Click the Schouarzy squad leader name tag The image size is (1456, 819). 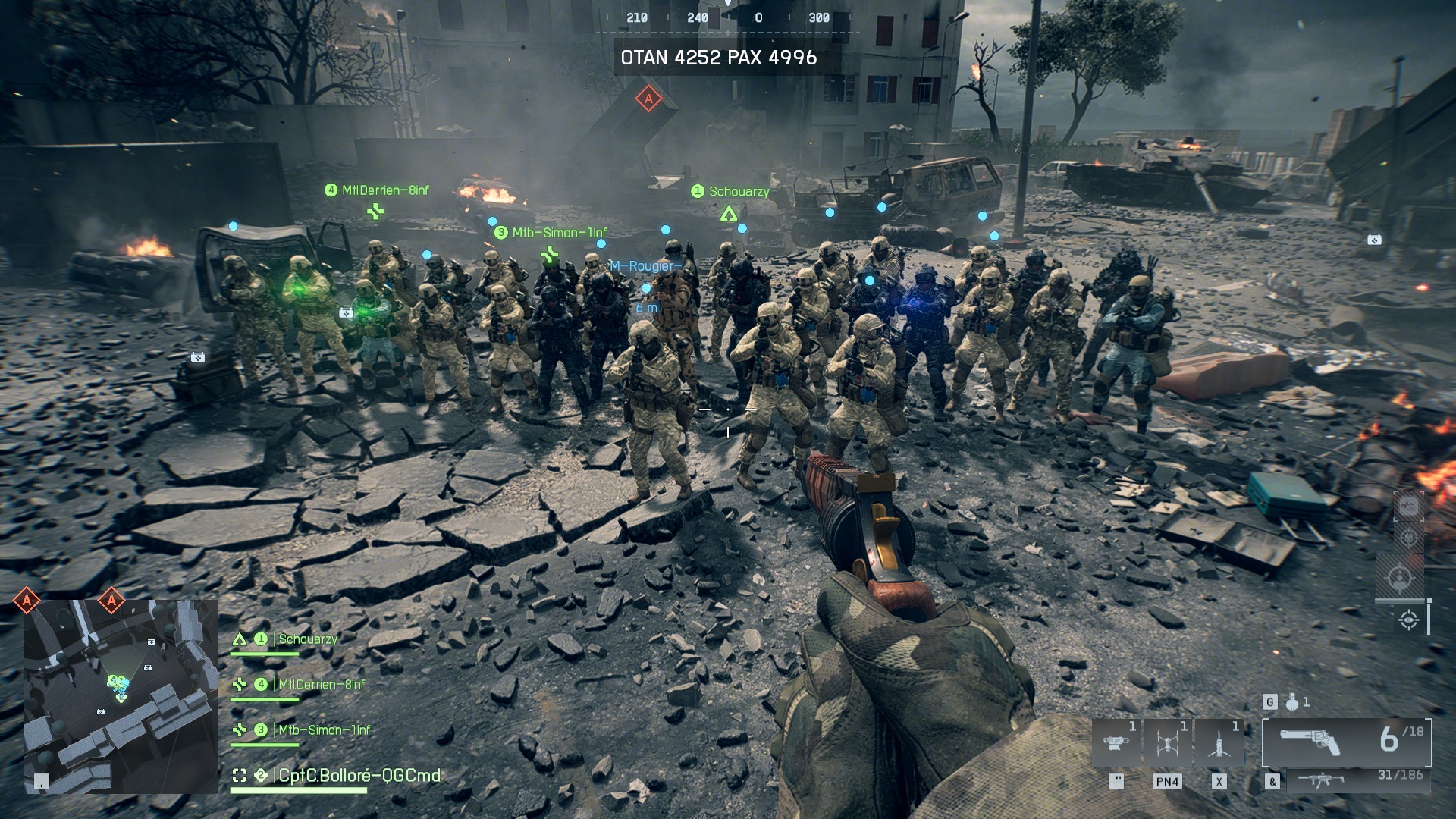pyautogui.click(x=738, y=192)
